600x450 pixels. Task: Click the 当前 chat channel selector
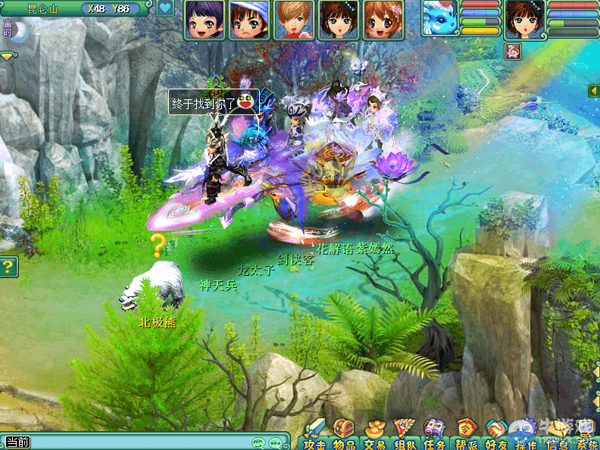pos(17,442)
